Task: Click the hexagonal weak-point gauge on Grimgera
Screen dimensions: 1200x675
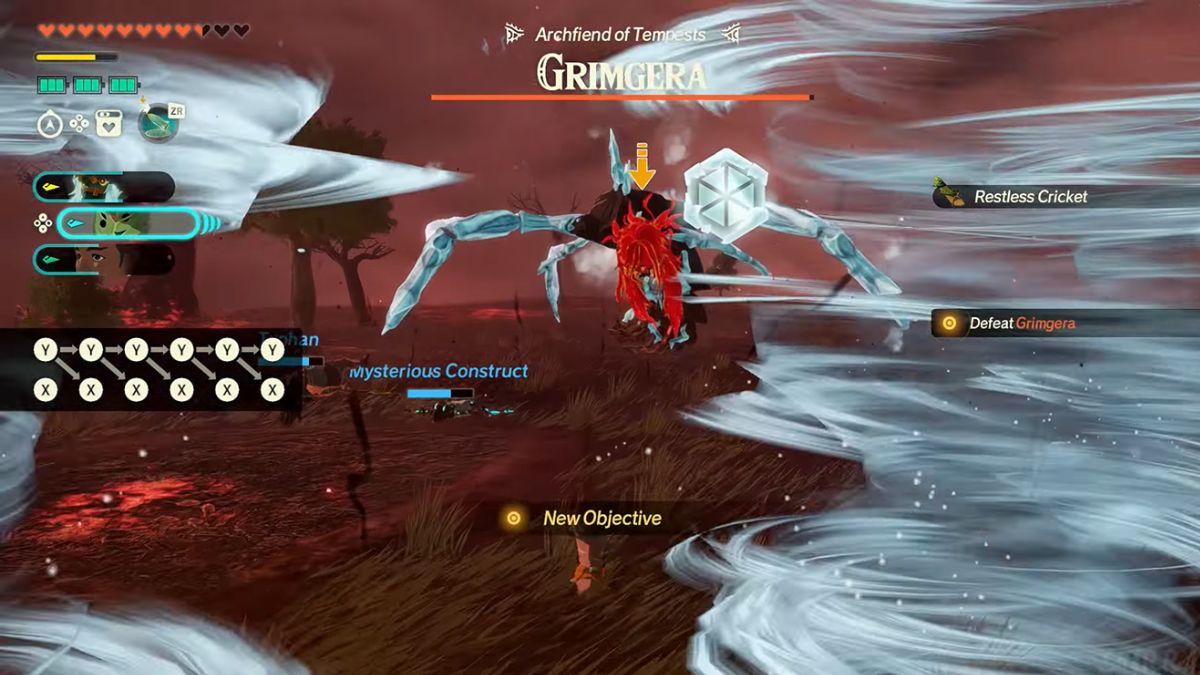Action: pos(725,195)
